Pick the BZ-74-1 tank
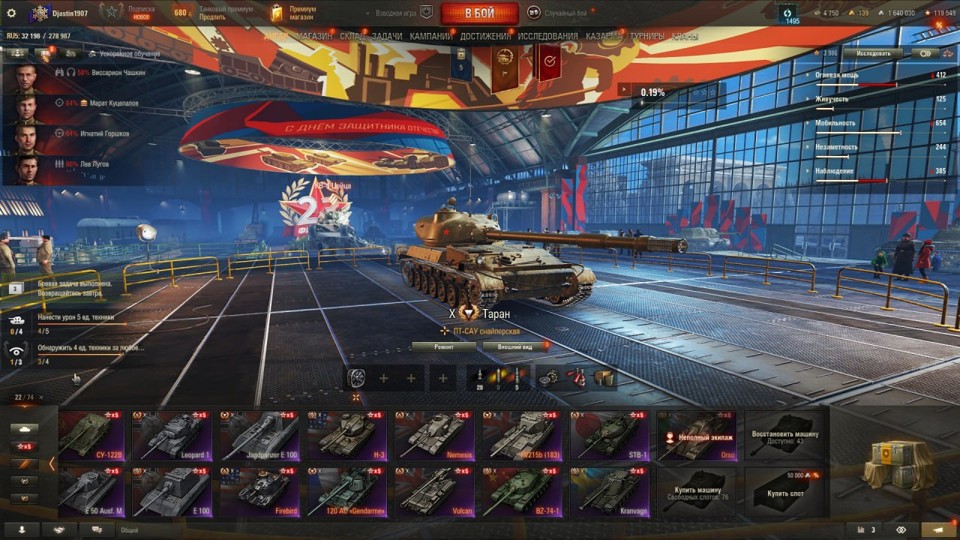The height and width of the screenshot is (540, 960). [x=521, y=491]
